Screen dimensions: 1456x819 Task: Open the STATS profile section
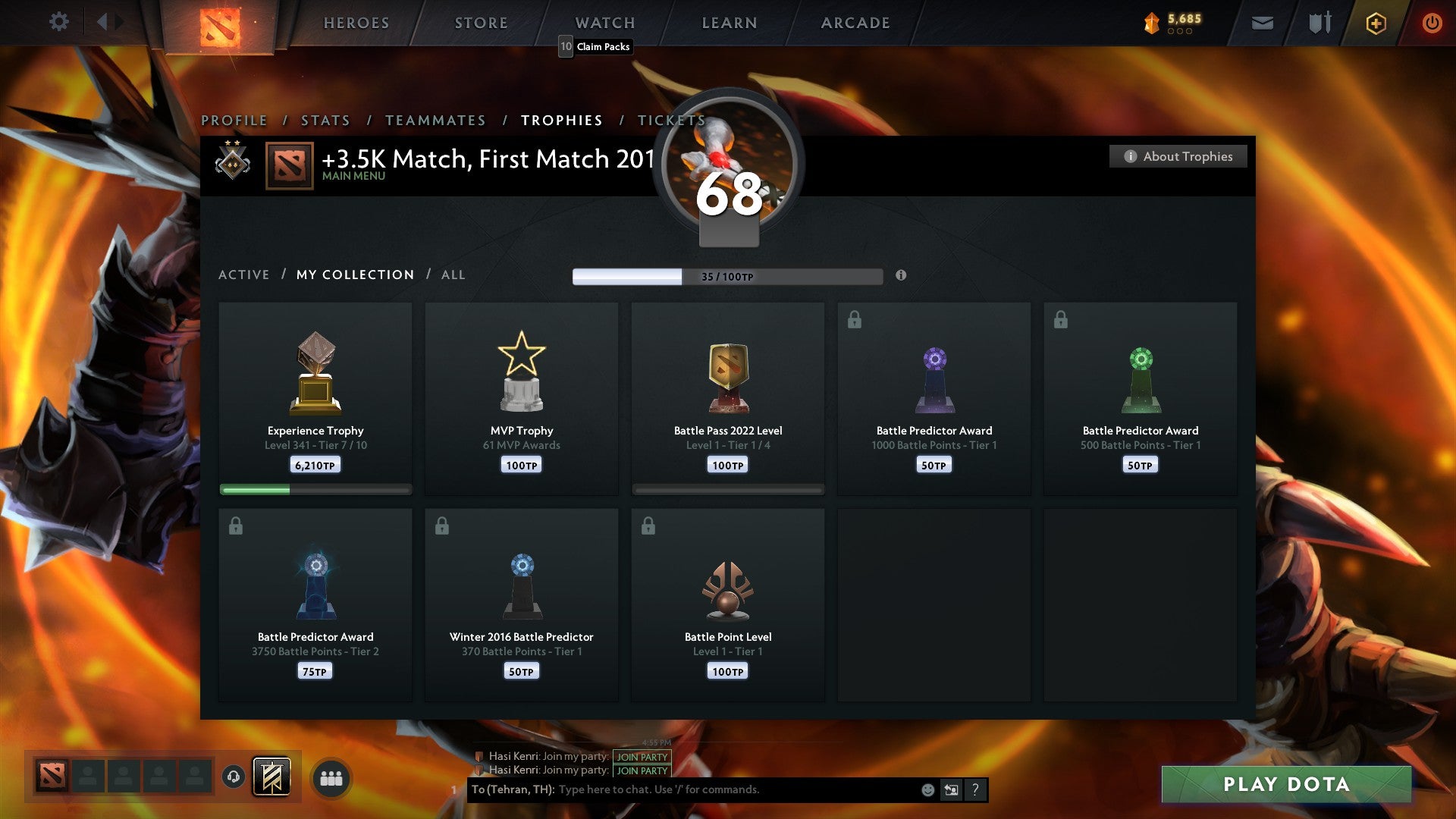coord(325,120)
